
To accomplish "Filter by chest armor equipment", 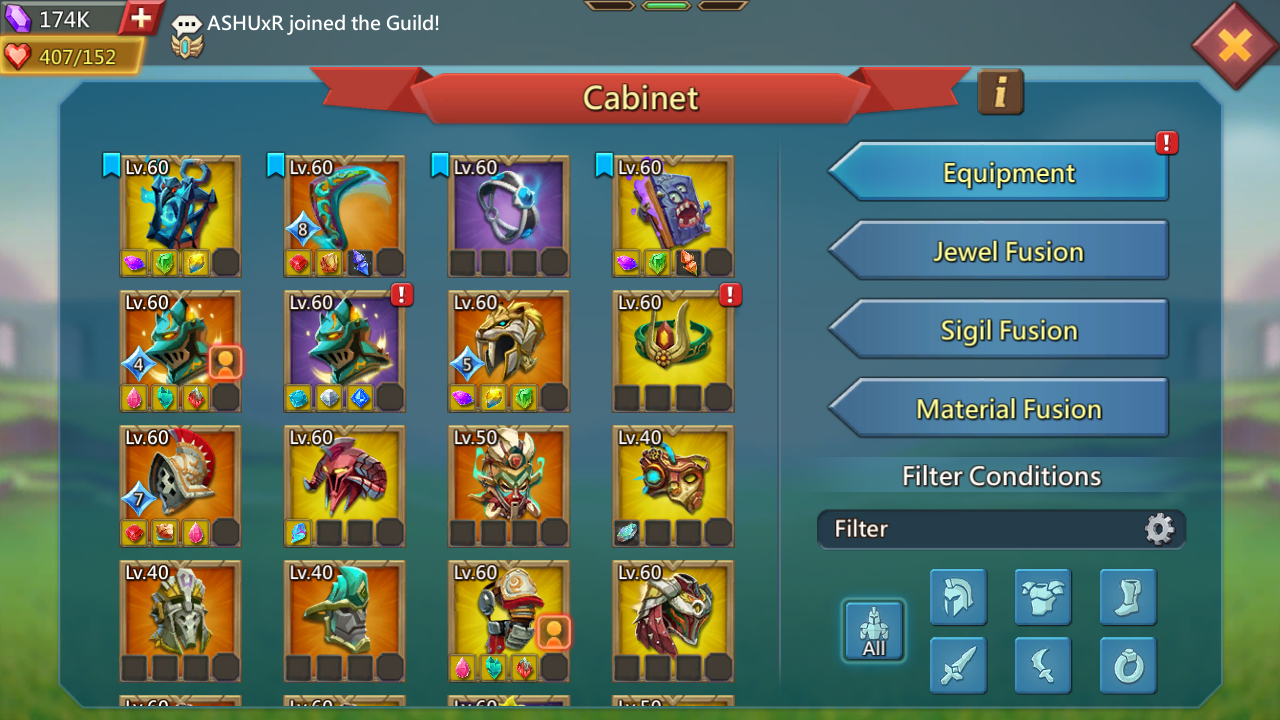I will (x=1043, y=597).
